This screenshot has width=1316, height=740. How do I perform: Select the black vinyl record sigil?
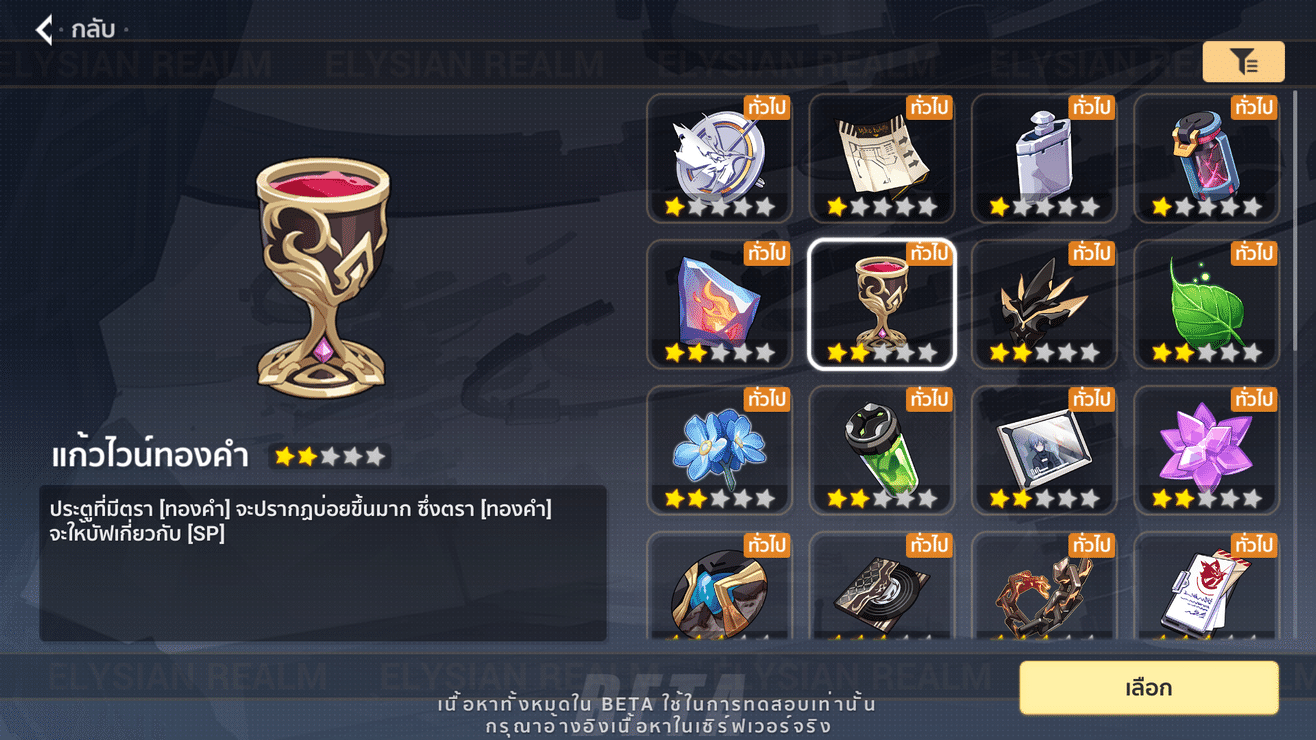pos(882,593)
